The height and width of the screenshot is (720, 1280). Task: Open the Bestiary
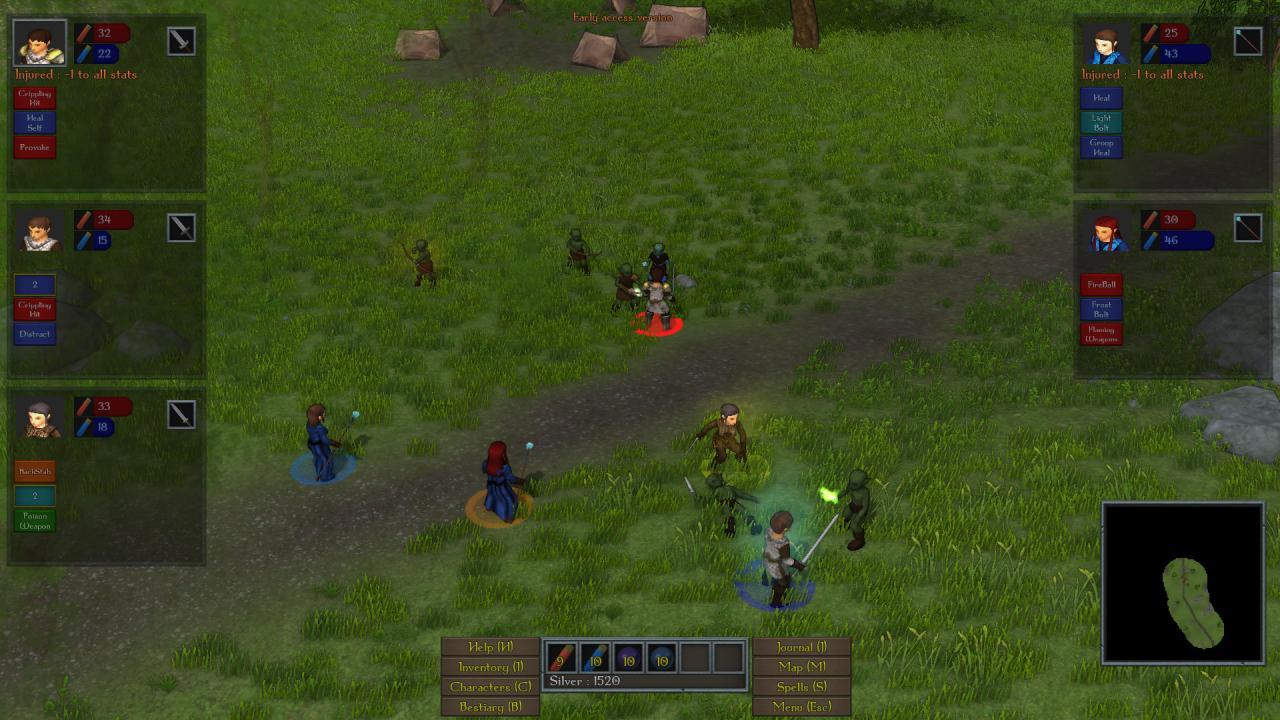(x=488, y=705)
